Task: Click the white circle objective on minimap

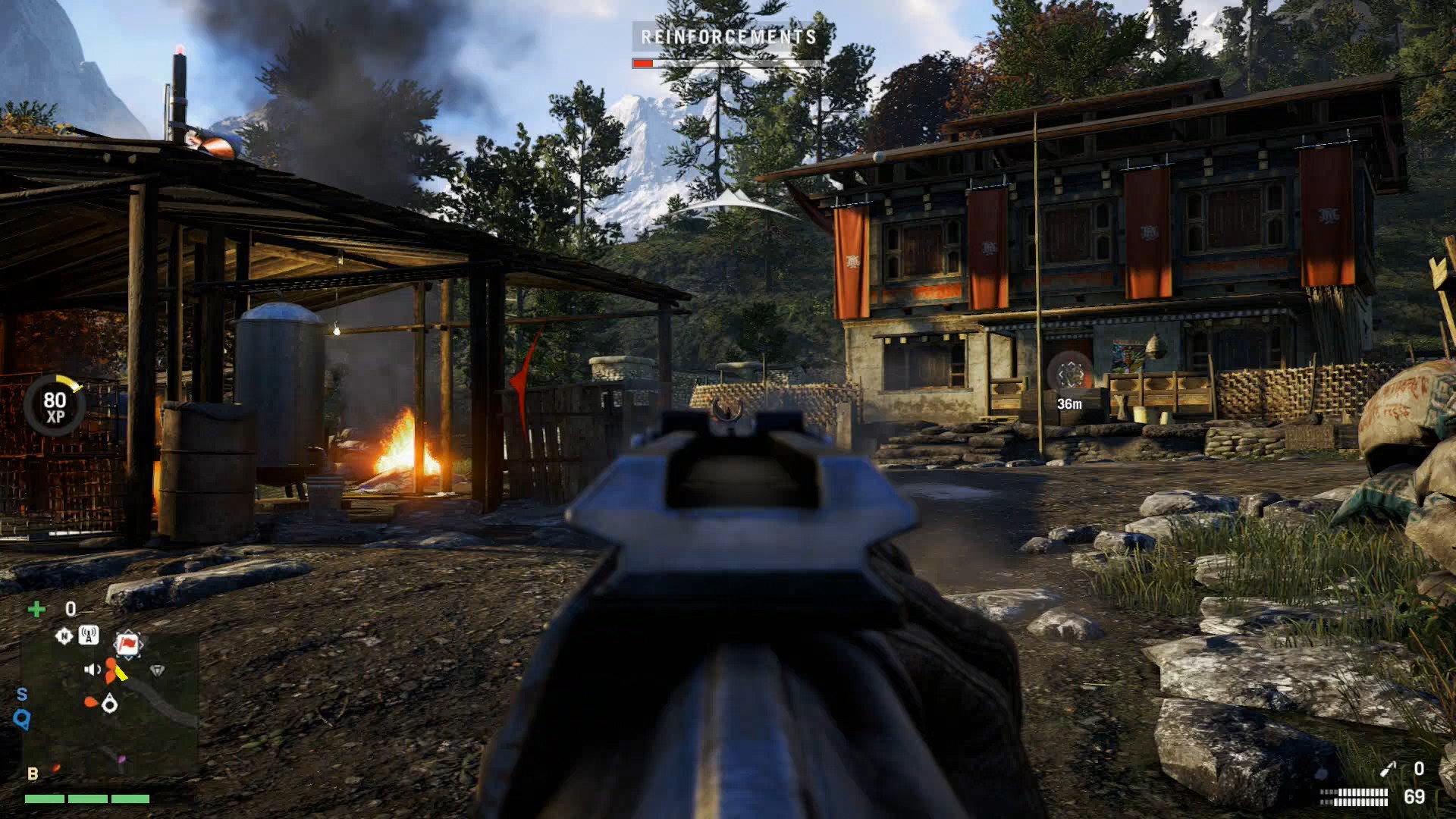Action: point(109,705)
